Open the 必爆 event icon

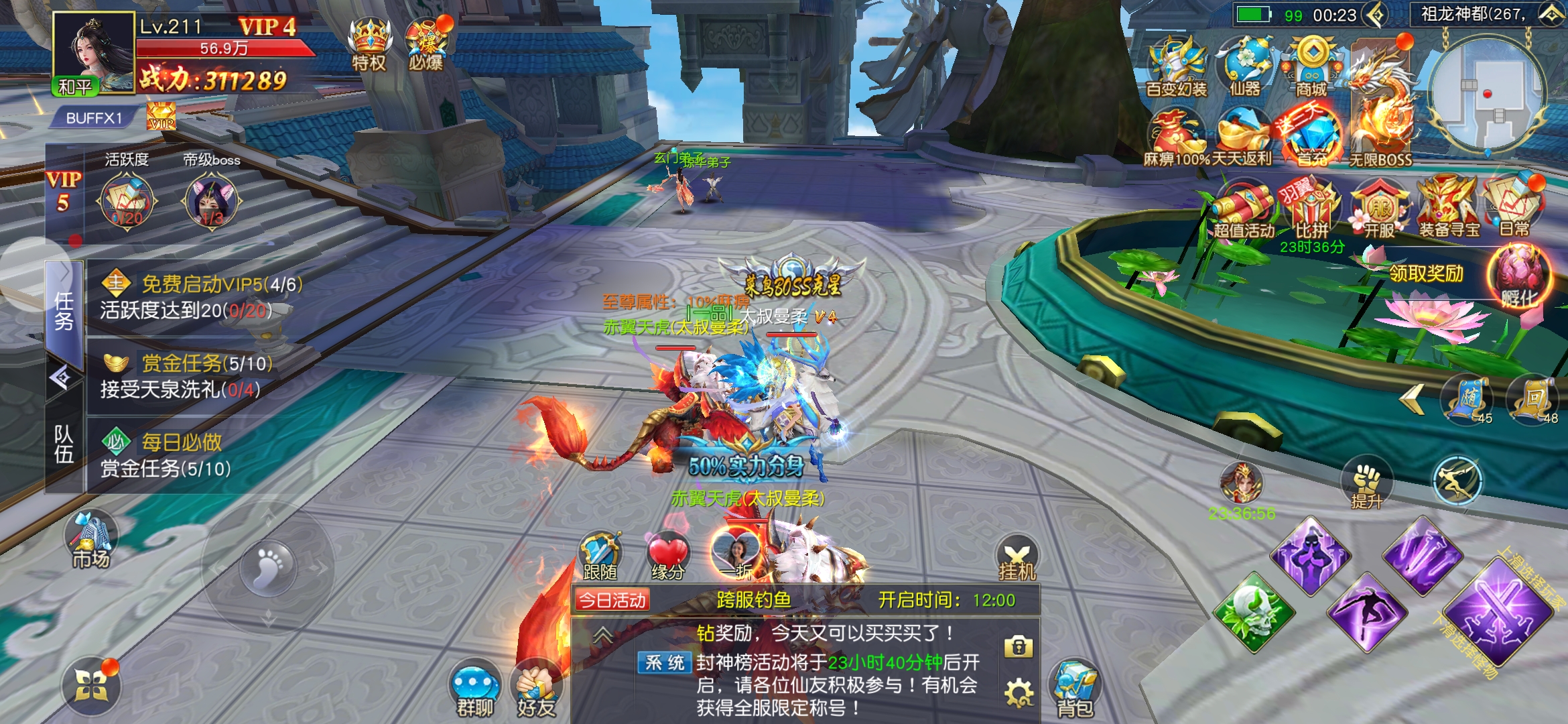pos(427,44)
